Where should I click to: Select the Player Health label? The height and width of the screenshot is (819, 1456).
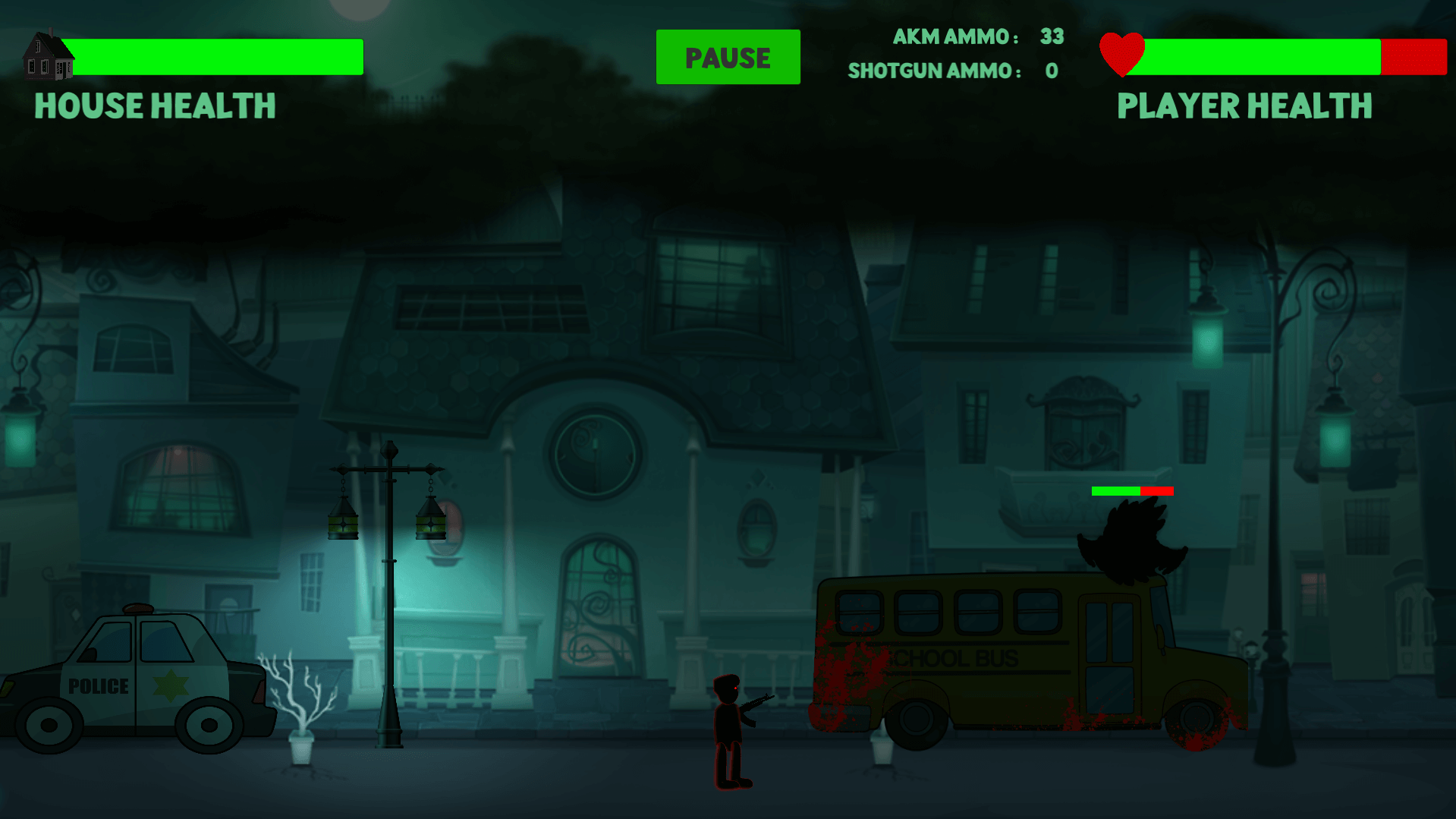coord(1244,106)
